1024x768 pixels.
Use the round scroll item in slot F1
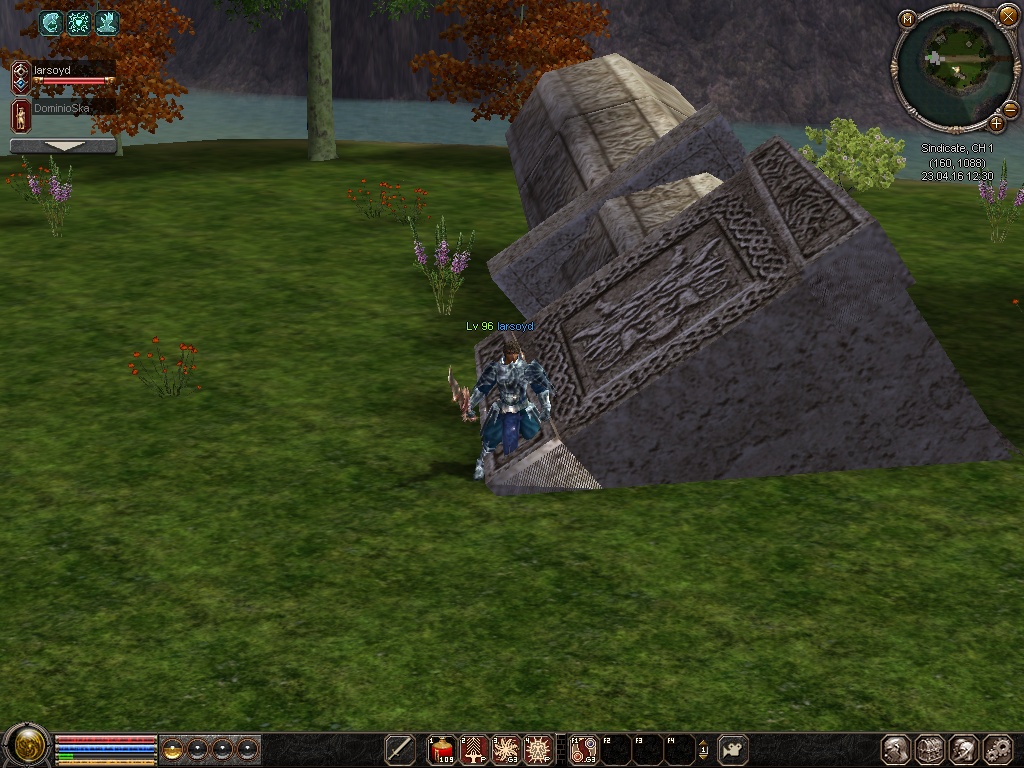pos(583,749)
